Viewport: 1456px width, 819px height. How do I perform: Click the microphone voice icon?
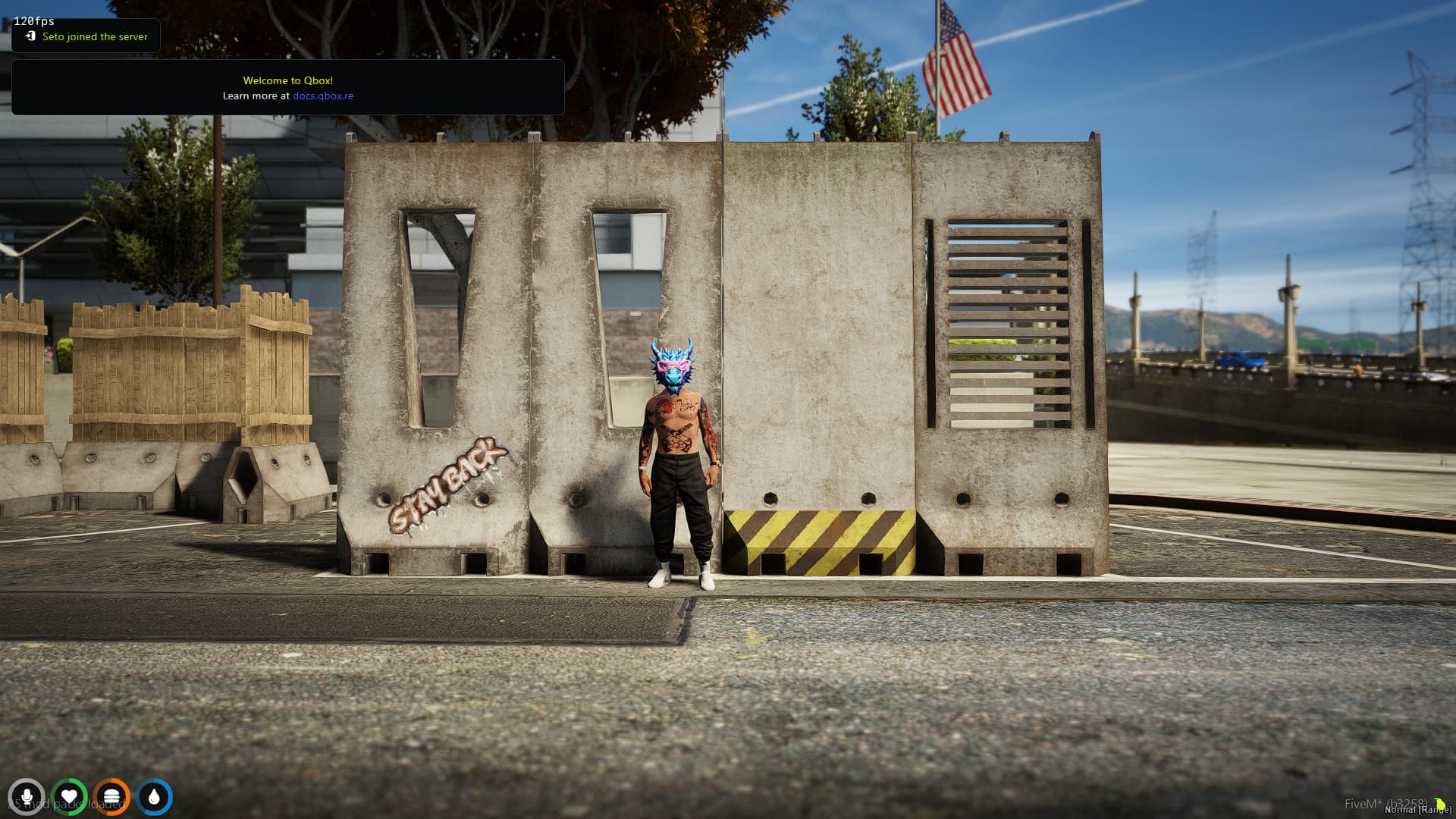coord(27,797)
